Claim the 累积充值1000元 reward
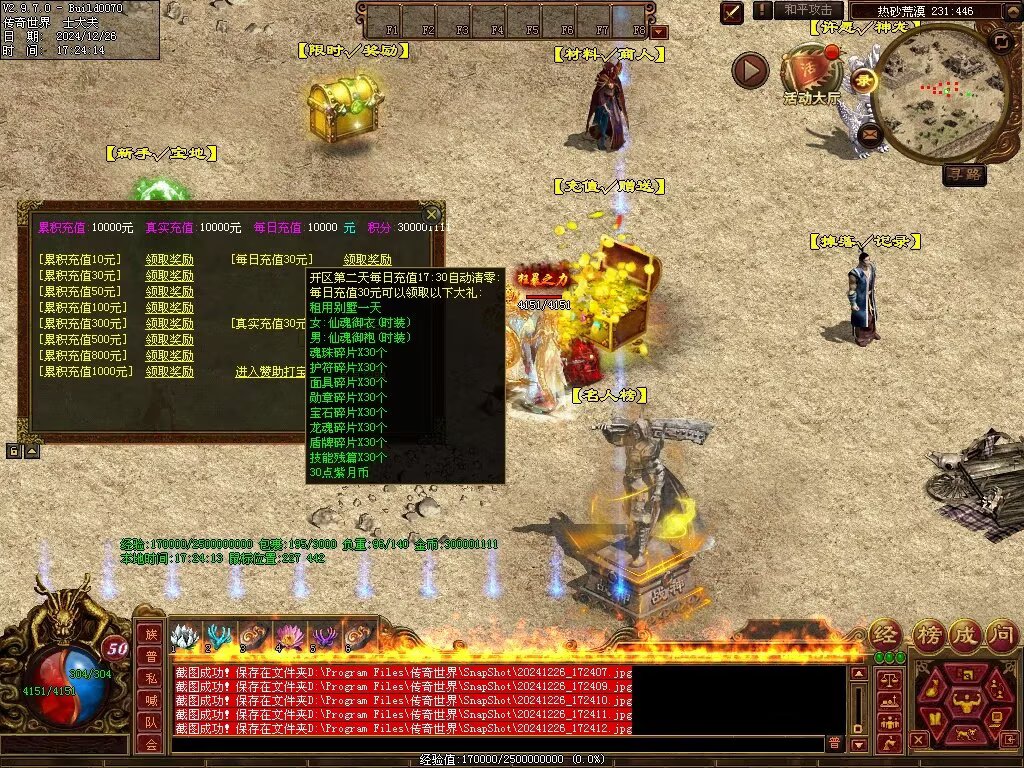Image resolution: width=1024 pixels, height=768 pixels. 169,372
